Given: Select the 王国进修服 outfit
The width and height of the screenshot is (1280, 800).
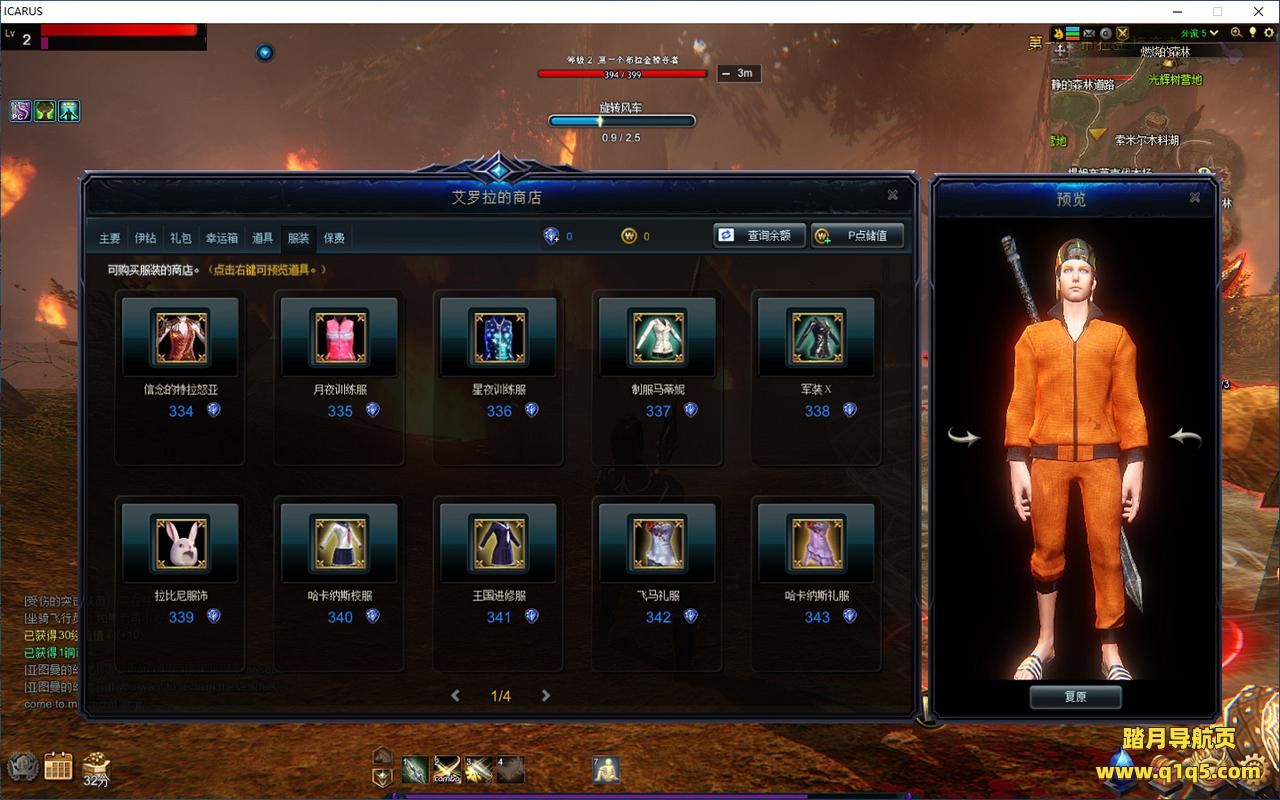Looking at the screenshot, I should click(499, 543).
